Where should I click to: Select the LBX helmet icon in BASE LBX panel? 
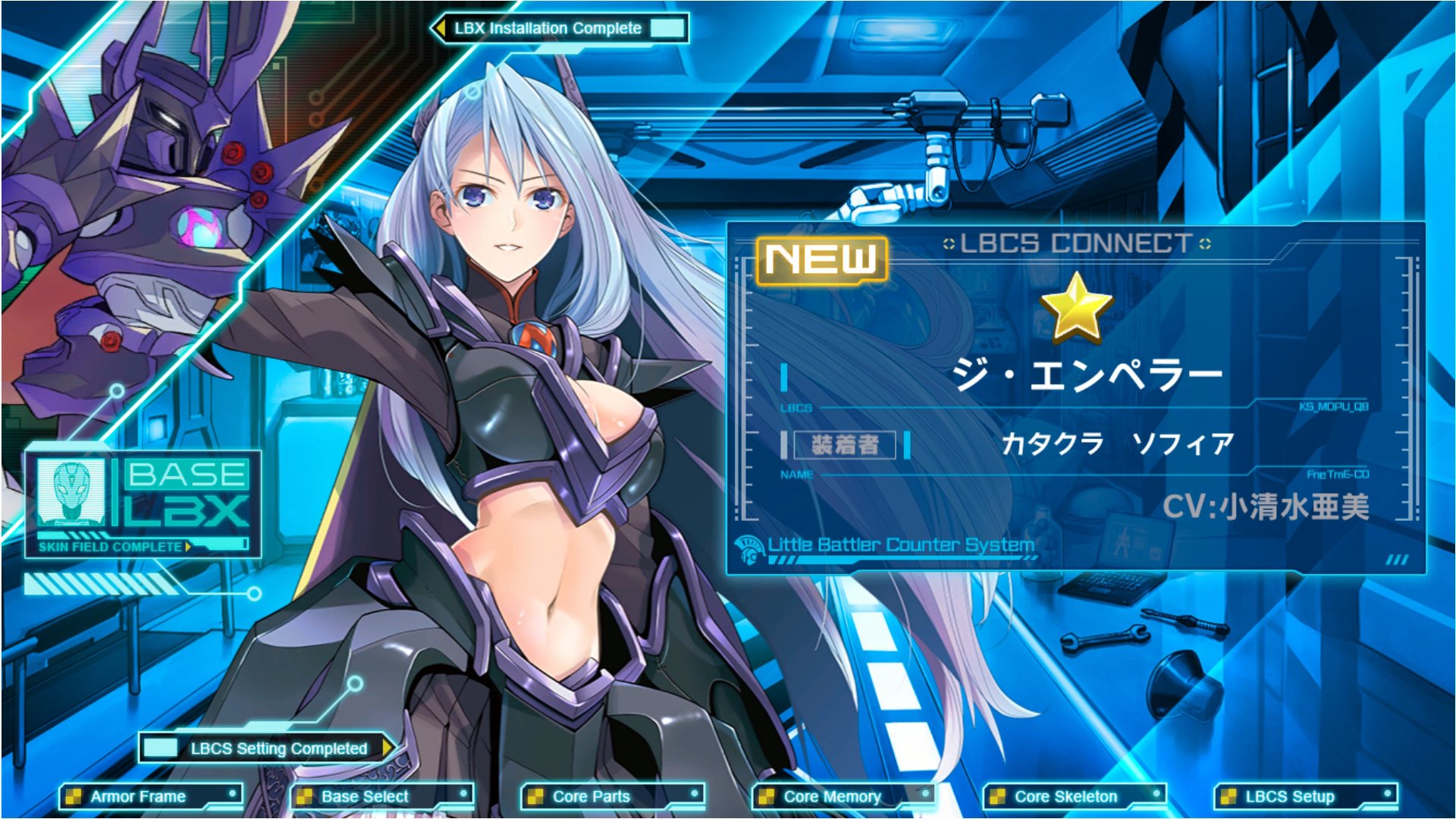tap(71, 491)
